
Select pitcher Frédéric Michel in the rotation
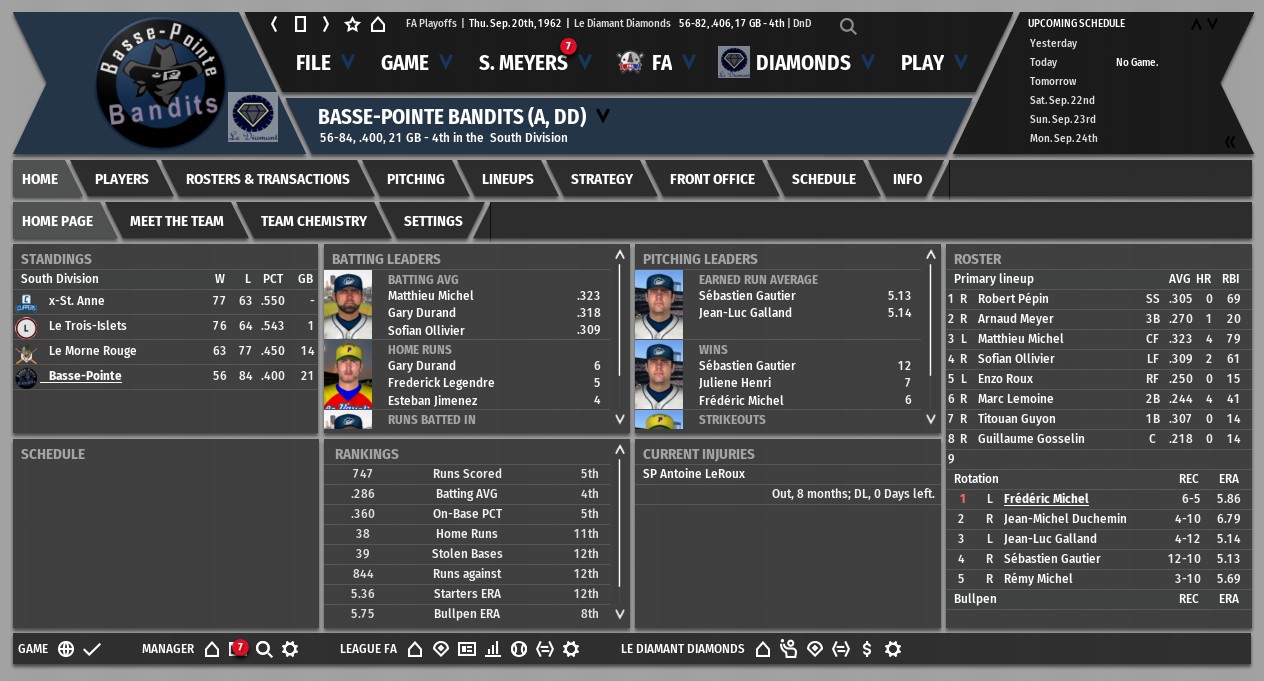point(1045,499)
